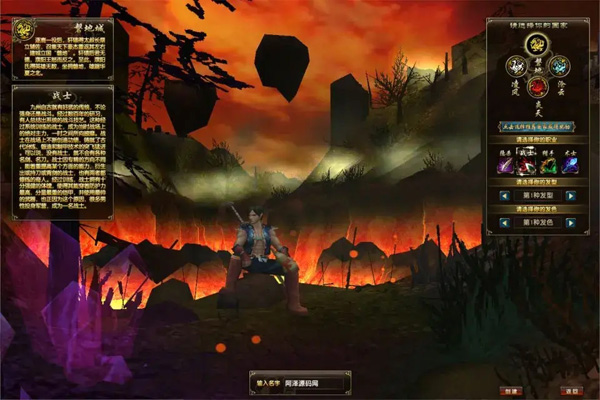Pick the green-weapon class icon
600x400 pixels.
coord(549,165)
